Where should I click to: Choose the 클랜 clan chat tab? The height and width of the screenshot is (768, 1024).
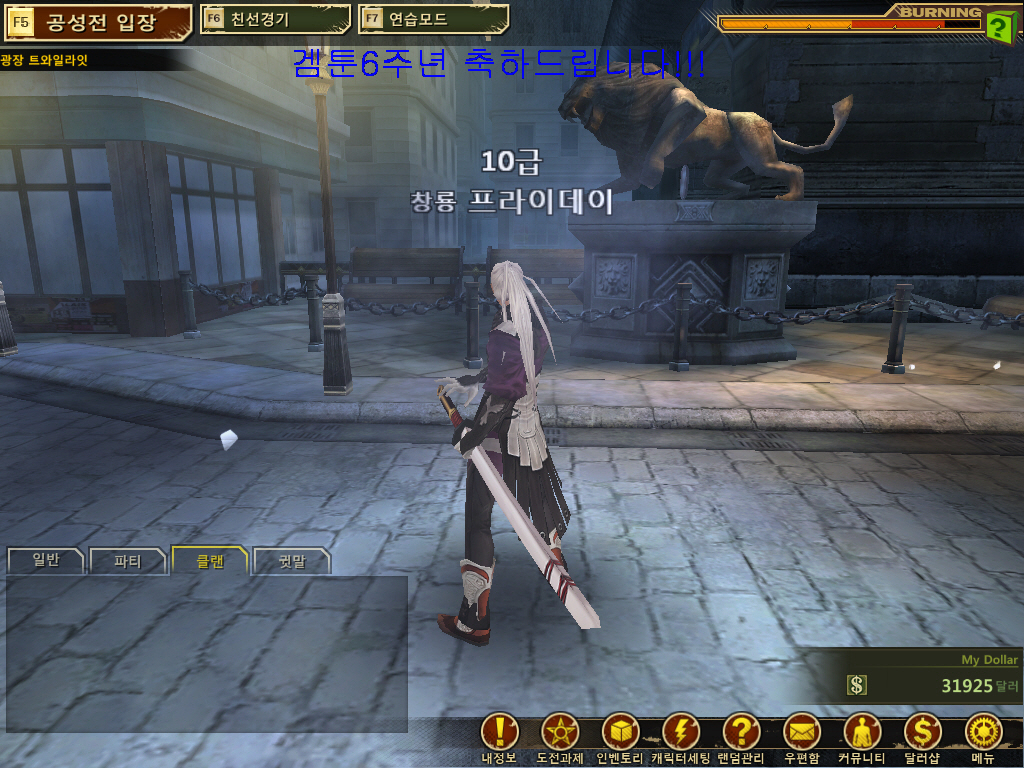pyautogui.click(x=209, y=560)
